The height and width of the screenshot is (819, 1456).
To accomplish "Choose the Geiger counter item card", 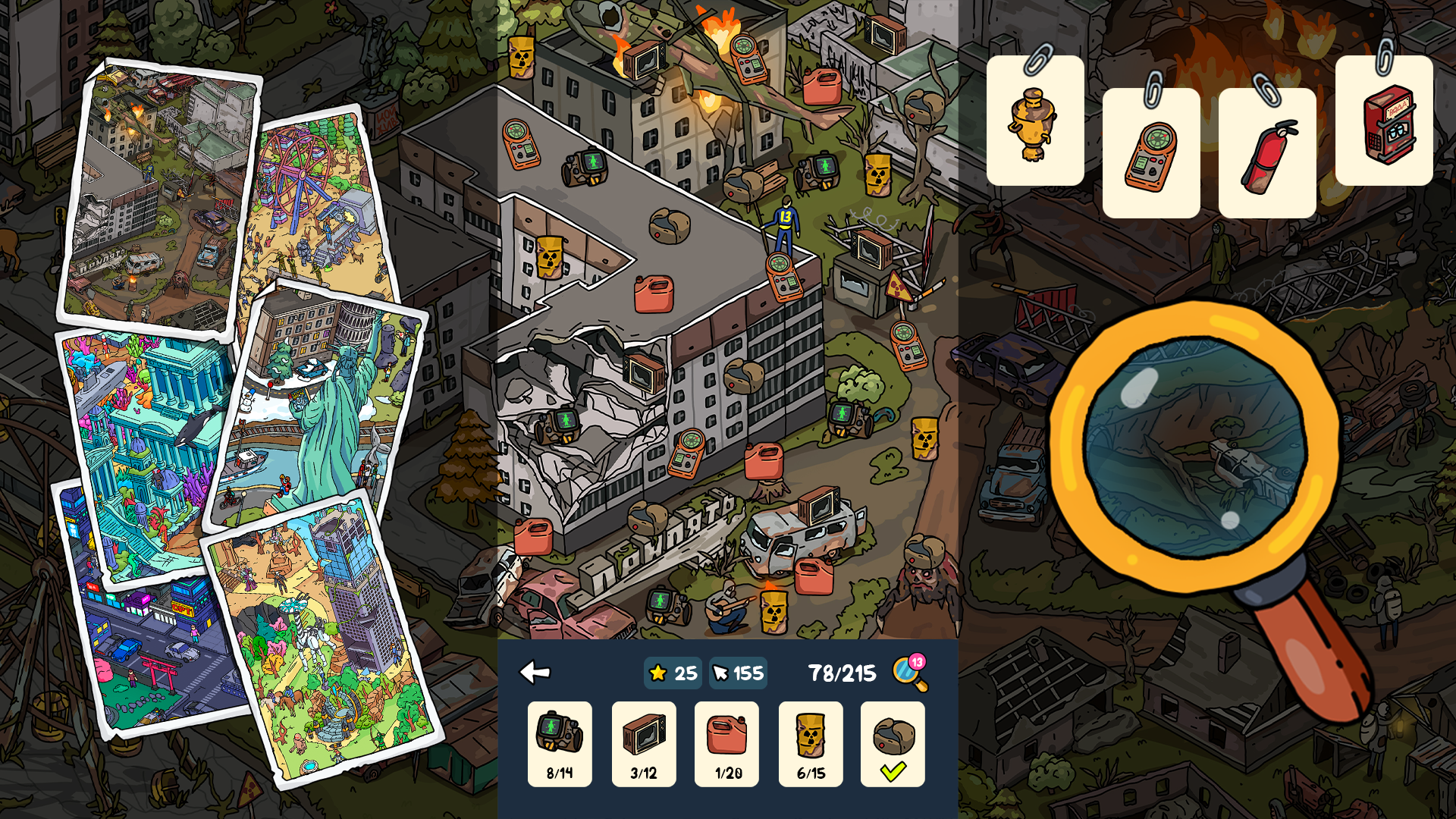I will (1151, 154).
